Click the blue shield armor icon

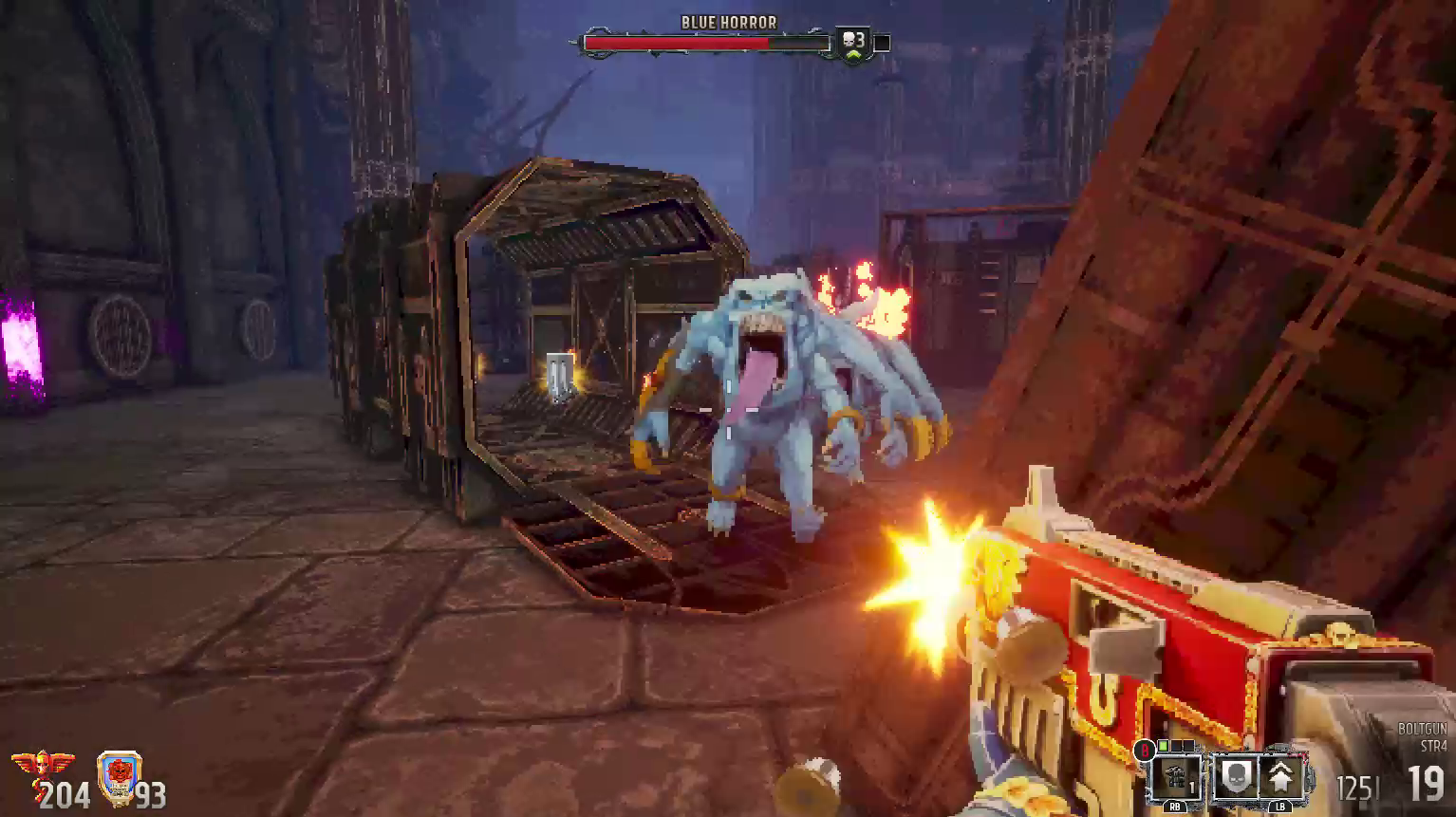coord(120,778)
